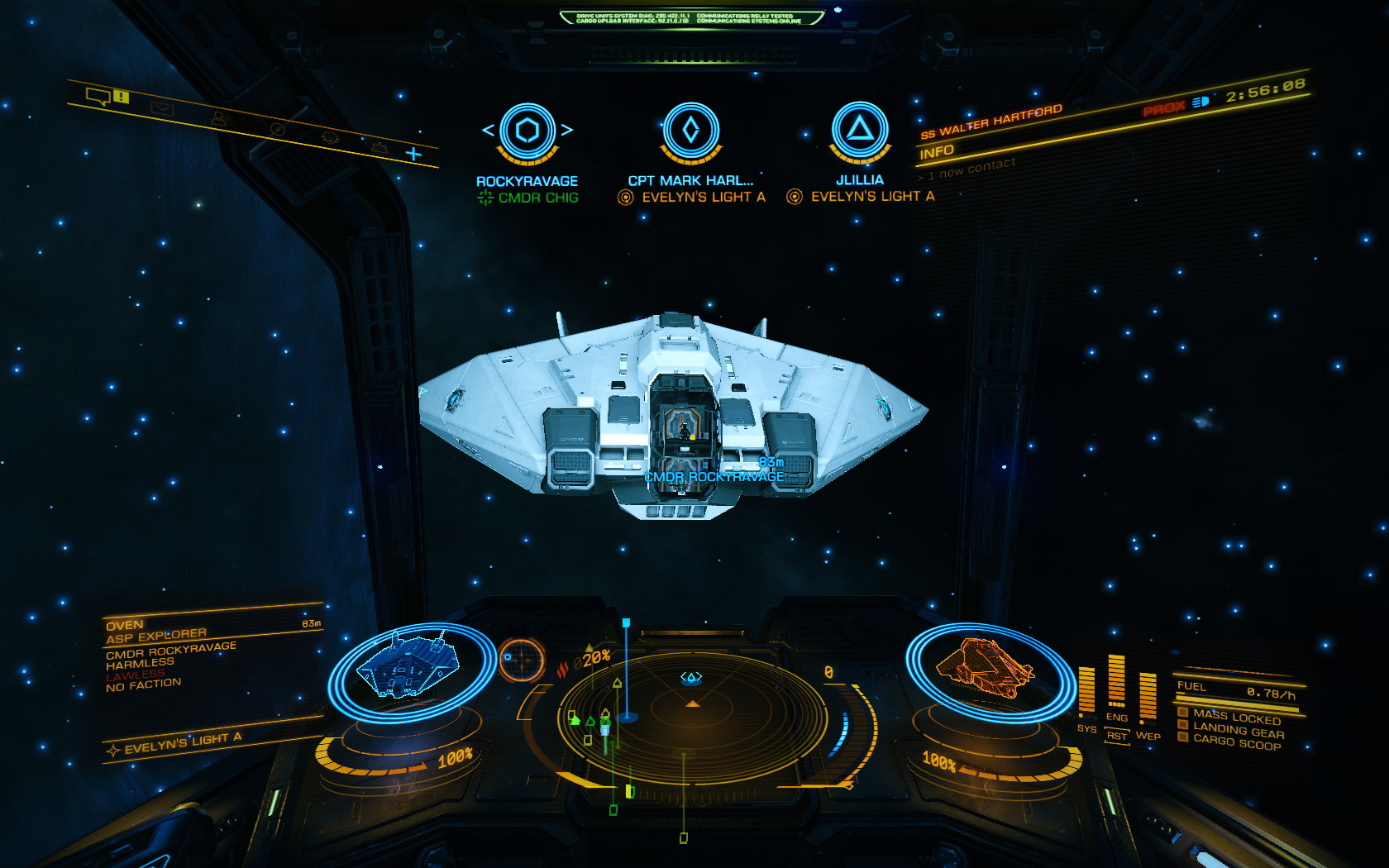
Task: Choose wingmate JLILLIA triangle icon
Action: tap(860, 129)
